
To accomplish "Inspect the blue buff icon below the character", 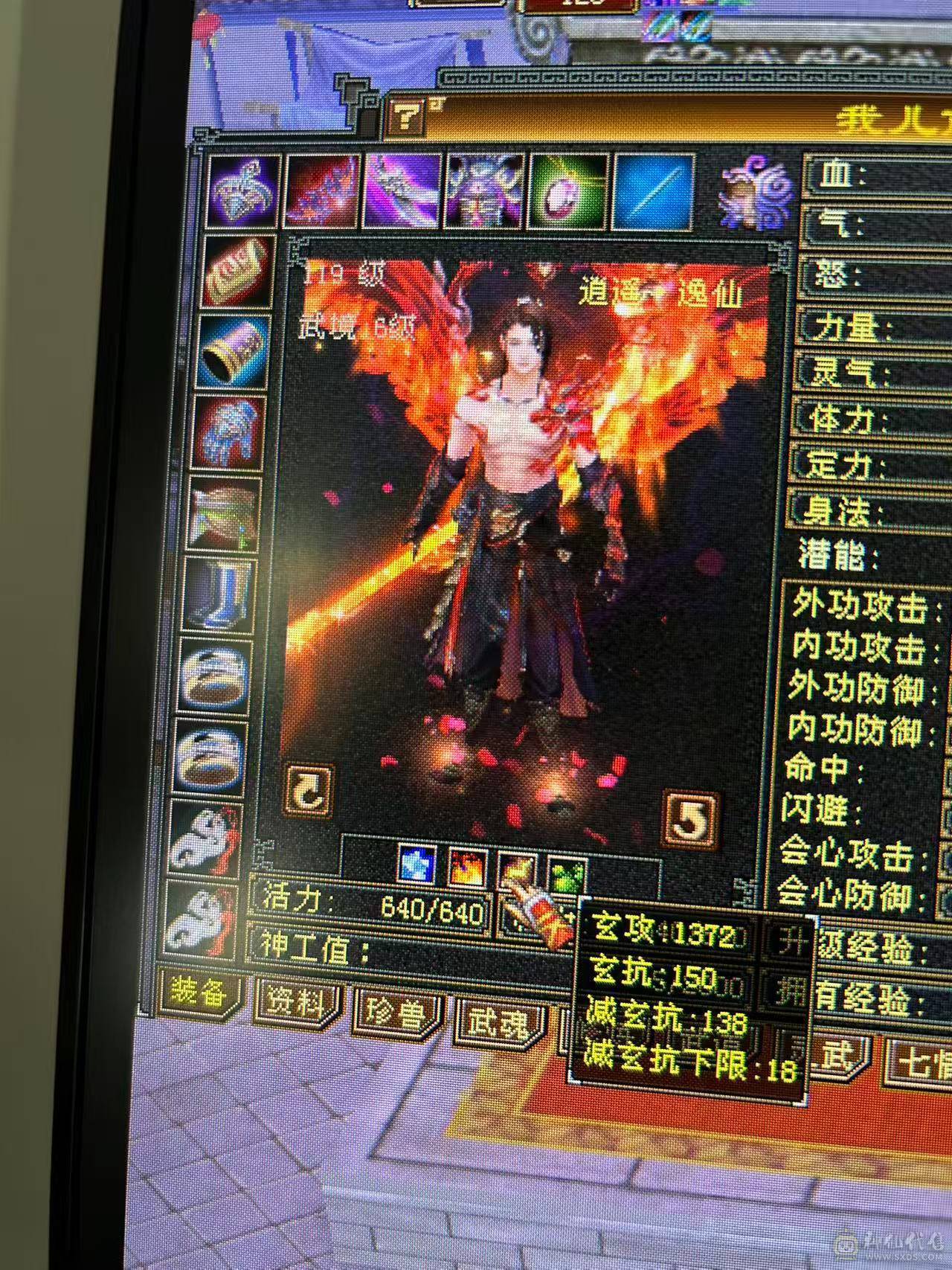I will click(418, 865).
